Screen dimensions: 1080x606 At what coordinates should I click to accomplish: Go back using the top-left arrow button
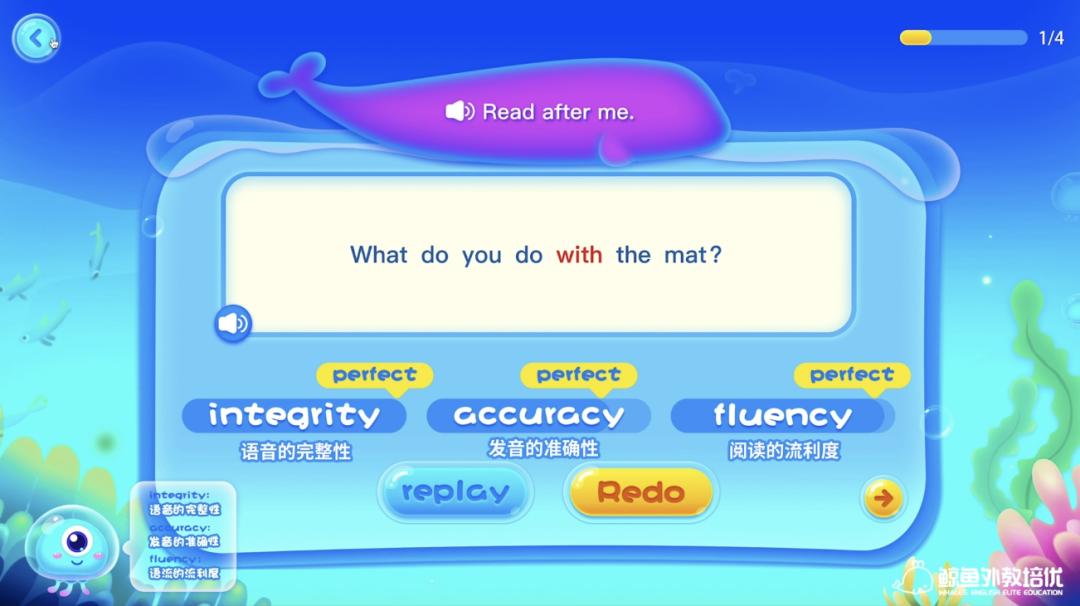tap(36, 39)
